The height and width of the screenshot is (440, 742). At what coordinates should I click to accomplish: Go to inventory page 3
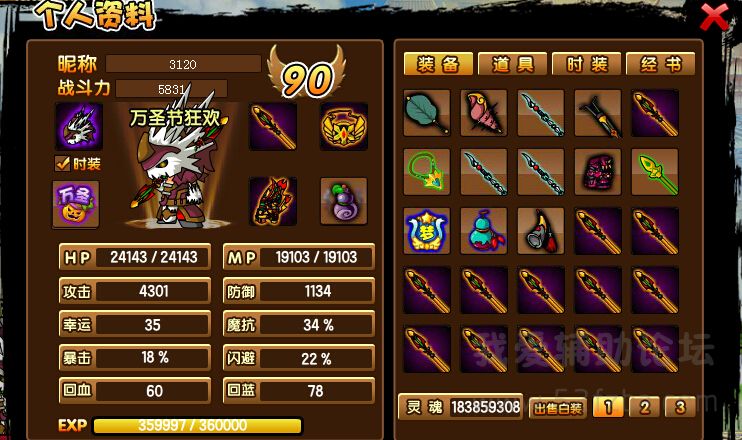pyautogui.click(x=680, y=407)
